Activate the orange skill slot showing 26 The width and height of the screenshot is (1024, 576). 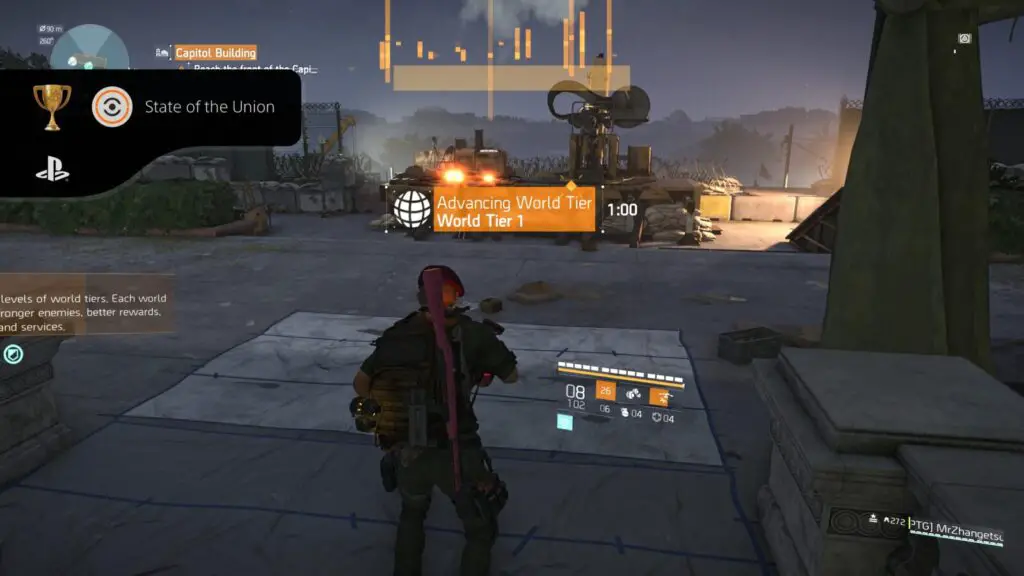(606, 390)
